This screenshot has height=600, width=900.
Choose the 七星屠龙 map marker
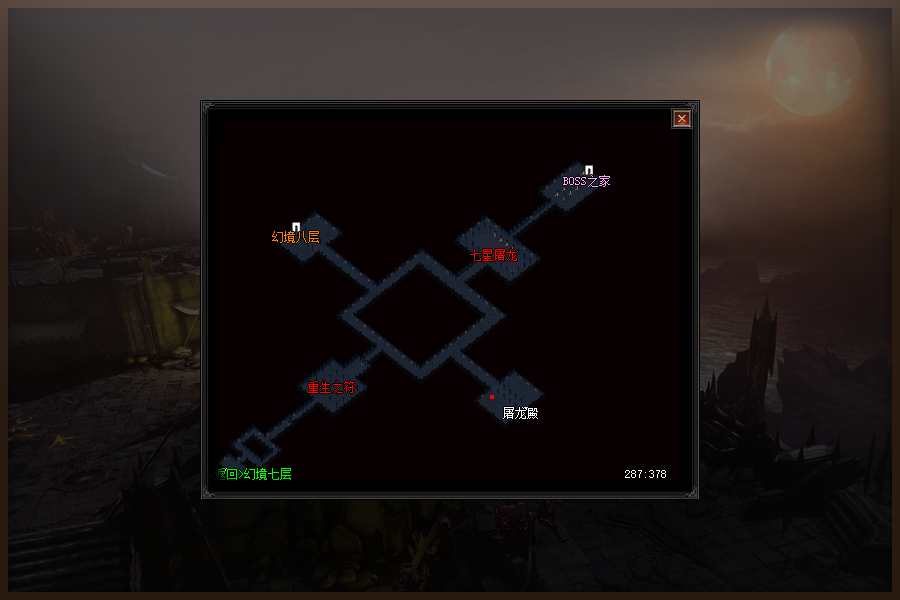(x=494, y=255)
